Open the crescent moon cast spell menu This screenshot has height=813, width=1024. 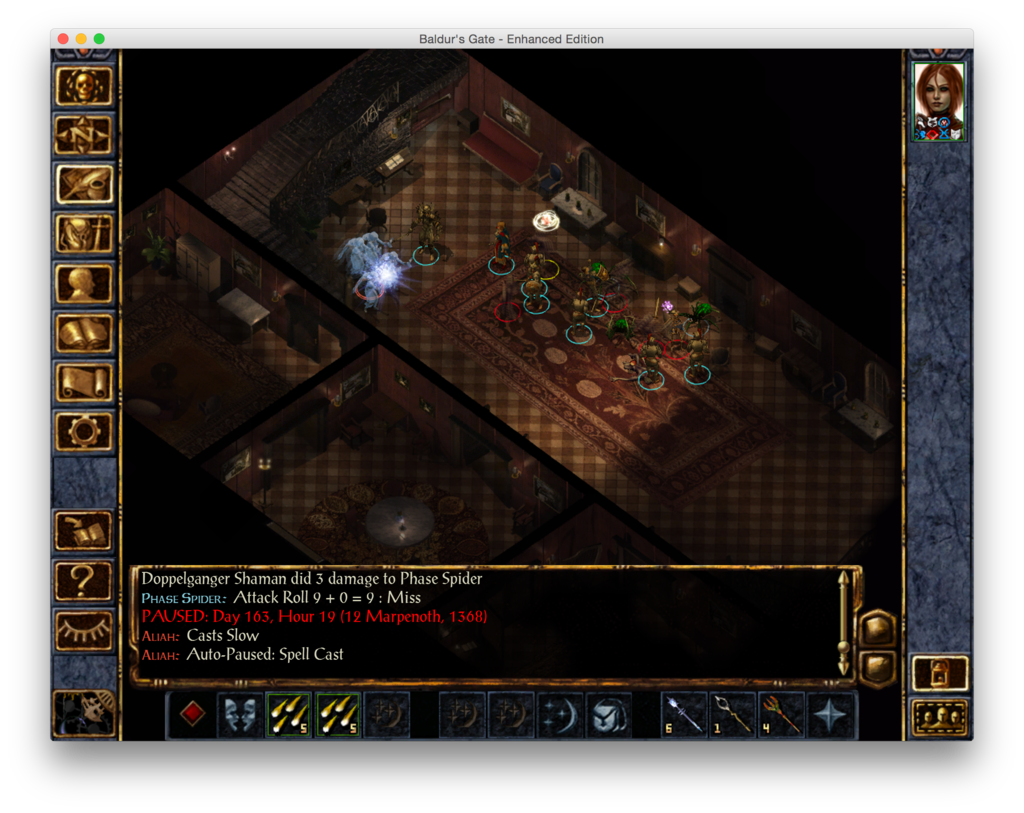[560, 715]
